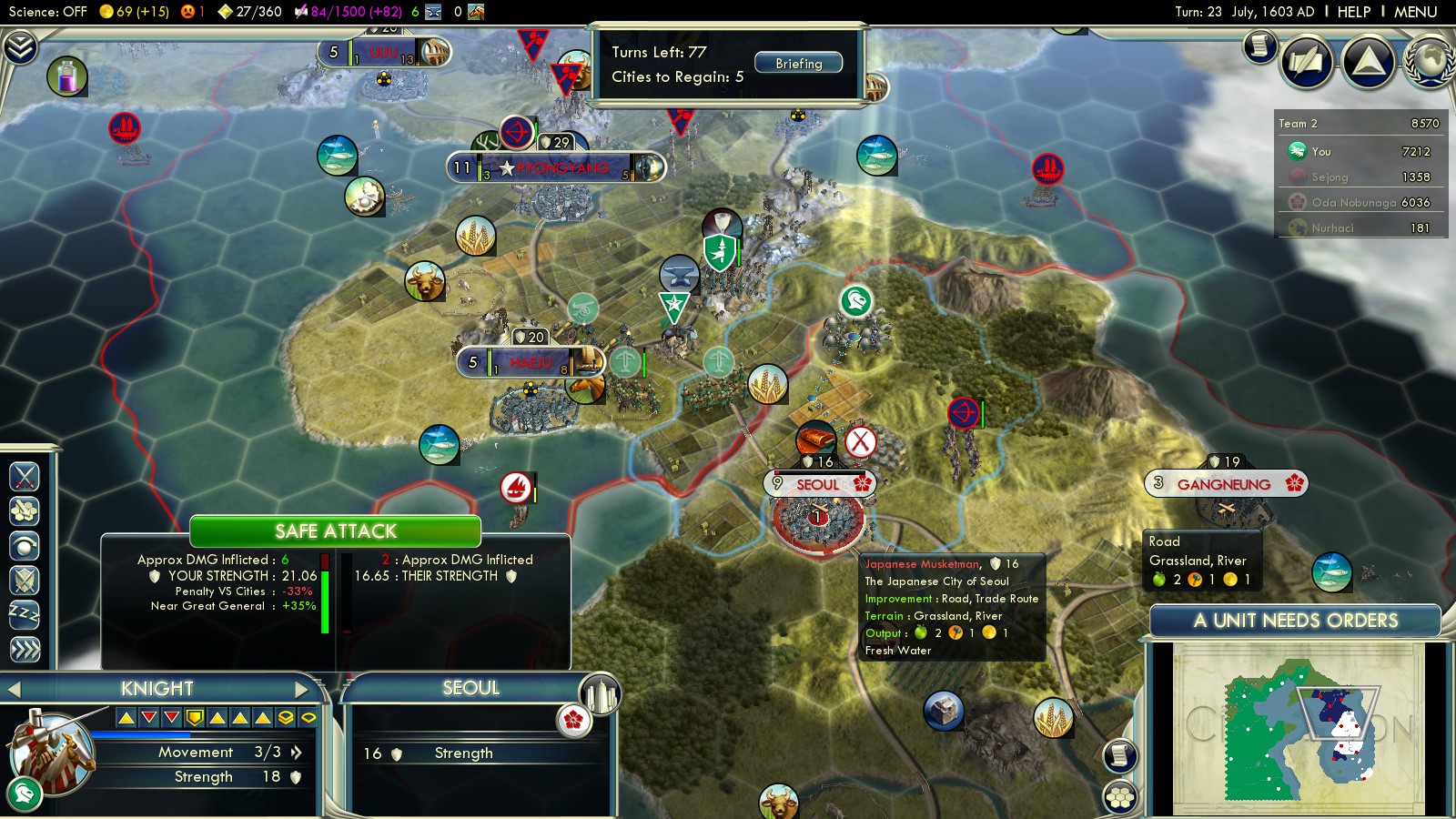The height and width of the screenshot is (819, 1456).
Task: Open the scroll and quill advisor button
Action: [1260, 45]
